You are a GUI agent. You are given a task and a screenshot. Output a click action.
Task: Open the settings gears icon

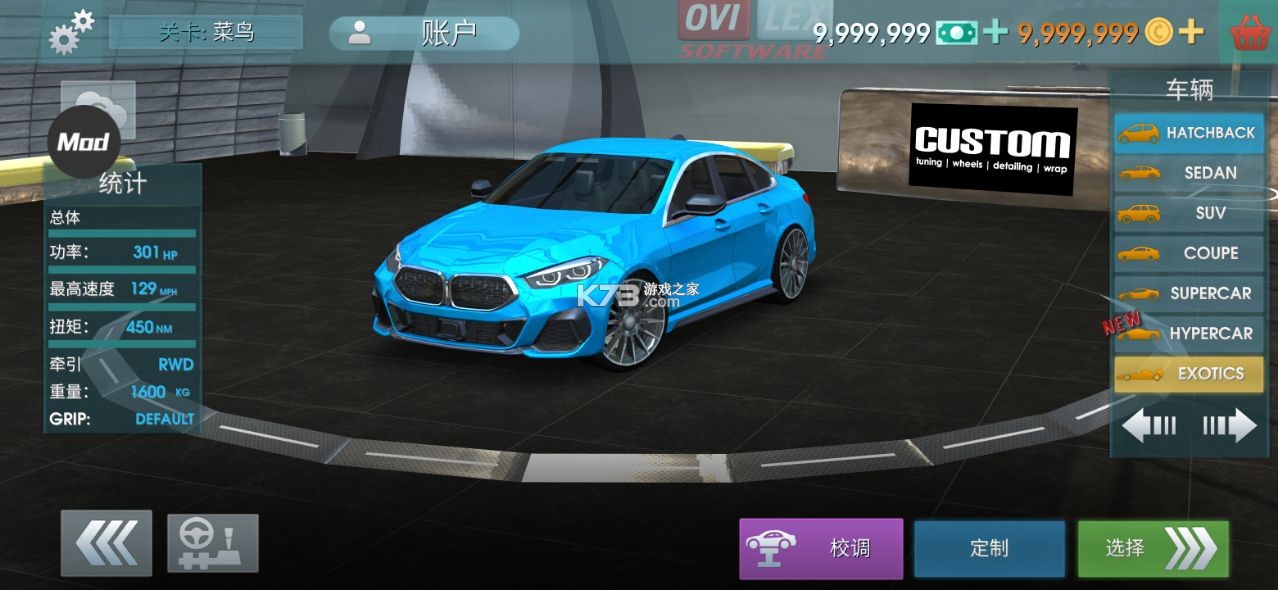(71, 31)
